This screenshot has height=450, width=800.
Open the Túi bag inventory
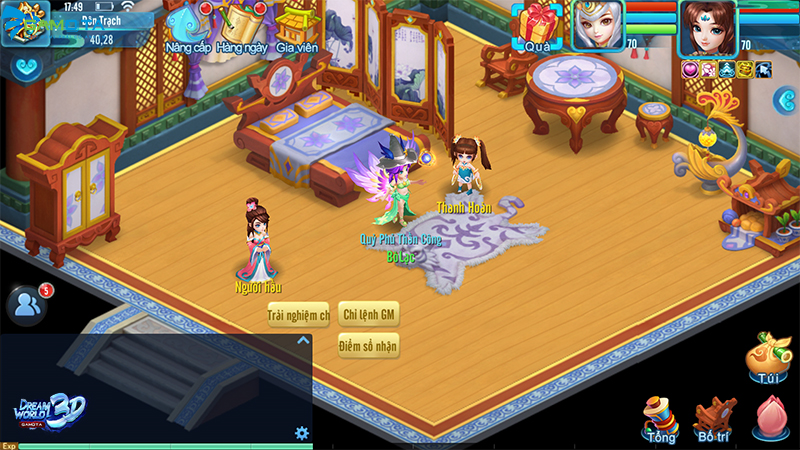click(x=768, y=360)
